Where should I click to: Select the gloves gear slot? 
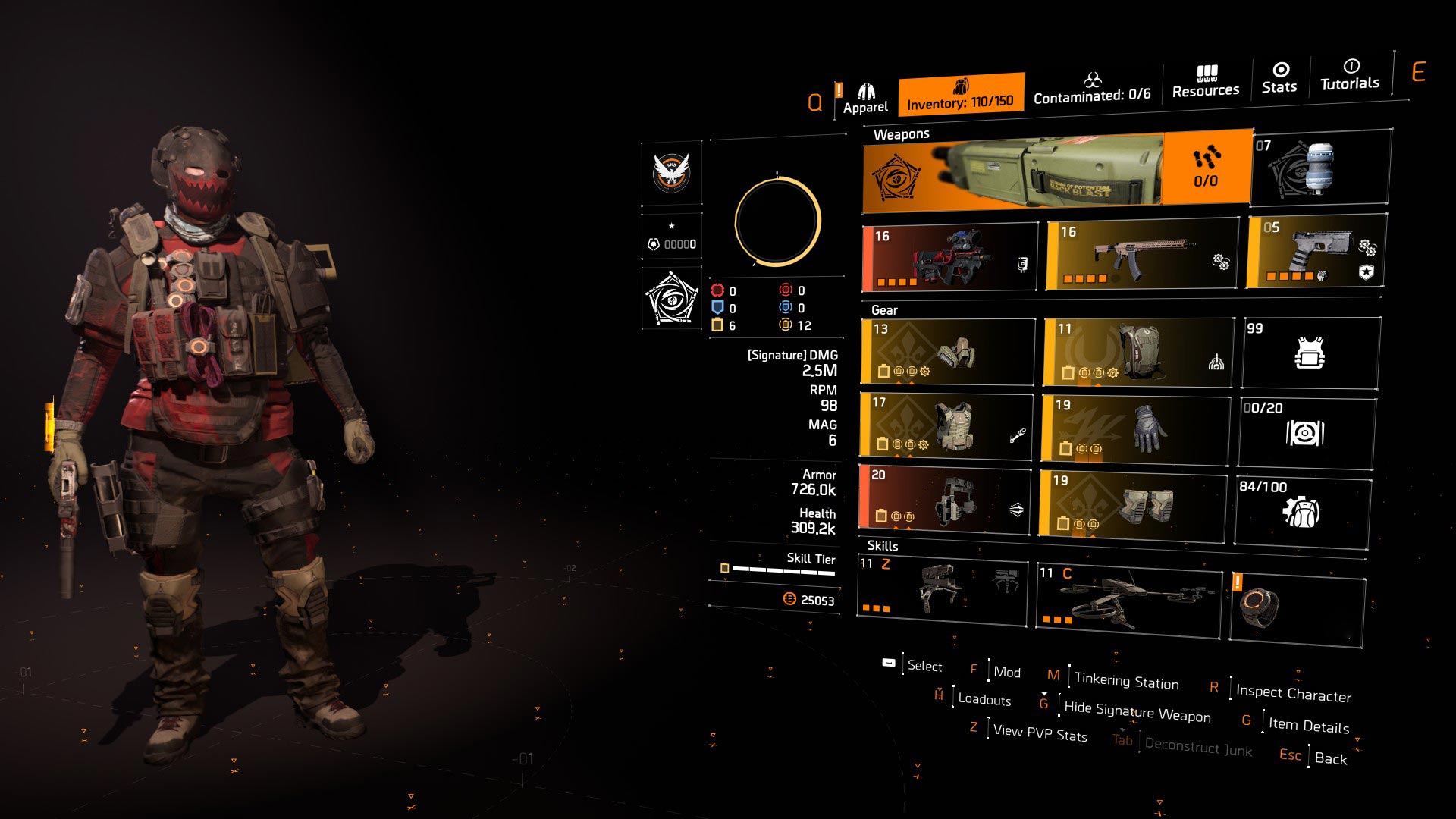(1135, 428)
